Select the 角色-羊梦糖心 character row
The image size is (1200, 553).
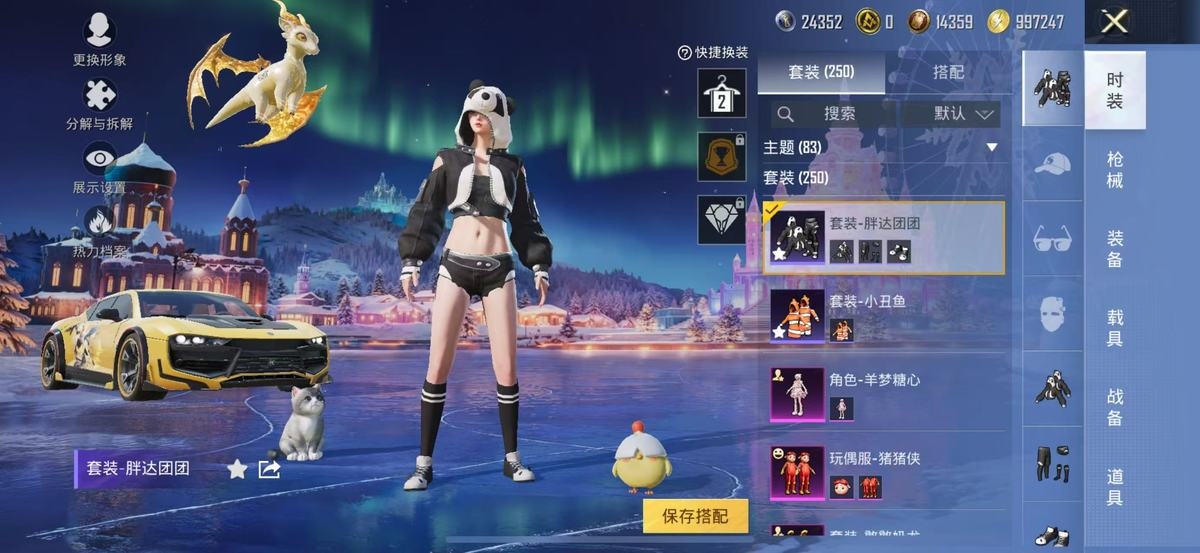click(883, 394)
